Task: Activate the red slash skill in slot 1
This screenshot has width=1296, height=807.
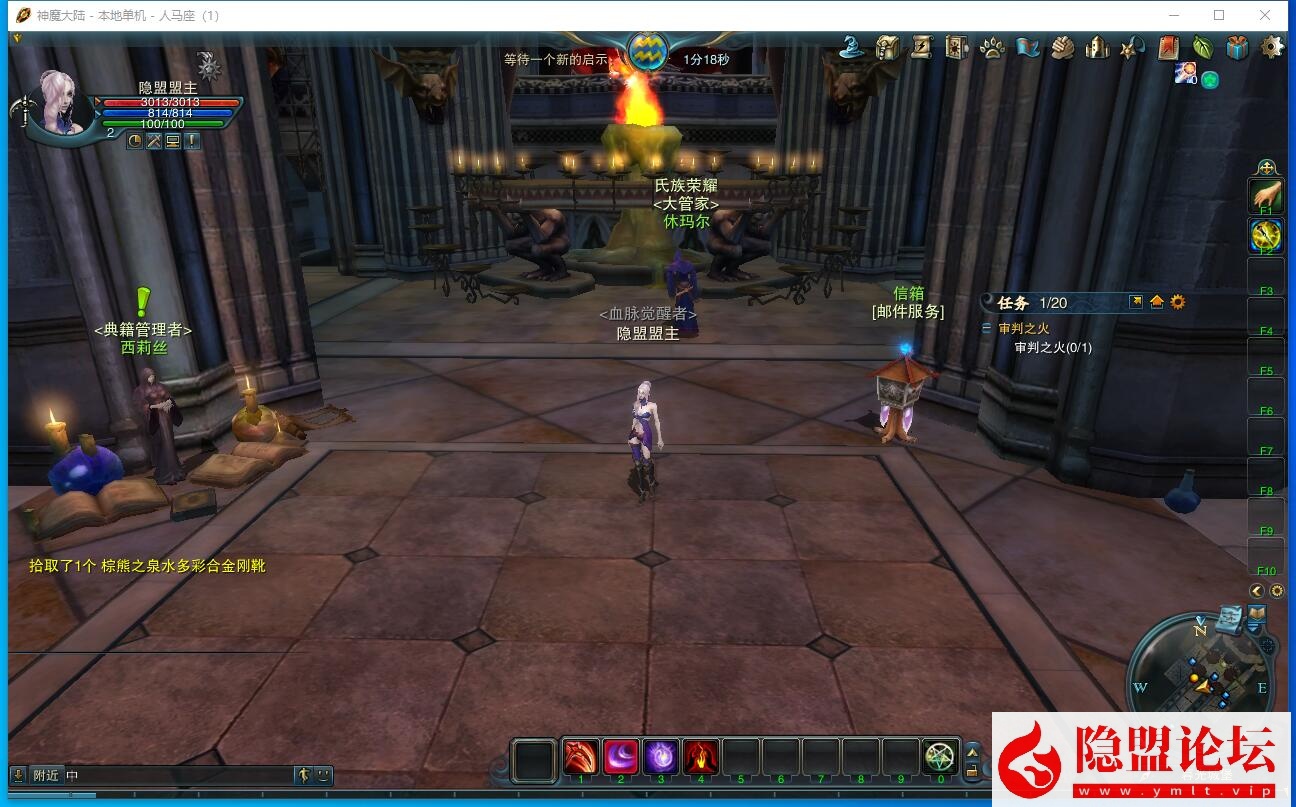Action: tap(581, 757)
